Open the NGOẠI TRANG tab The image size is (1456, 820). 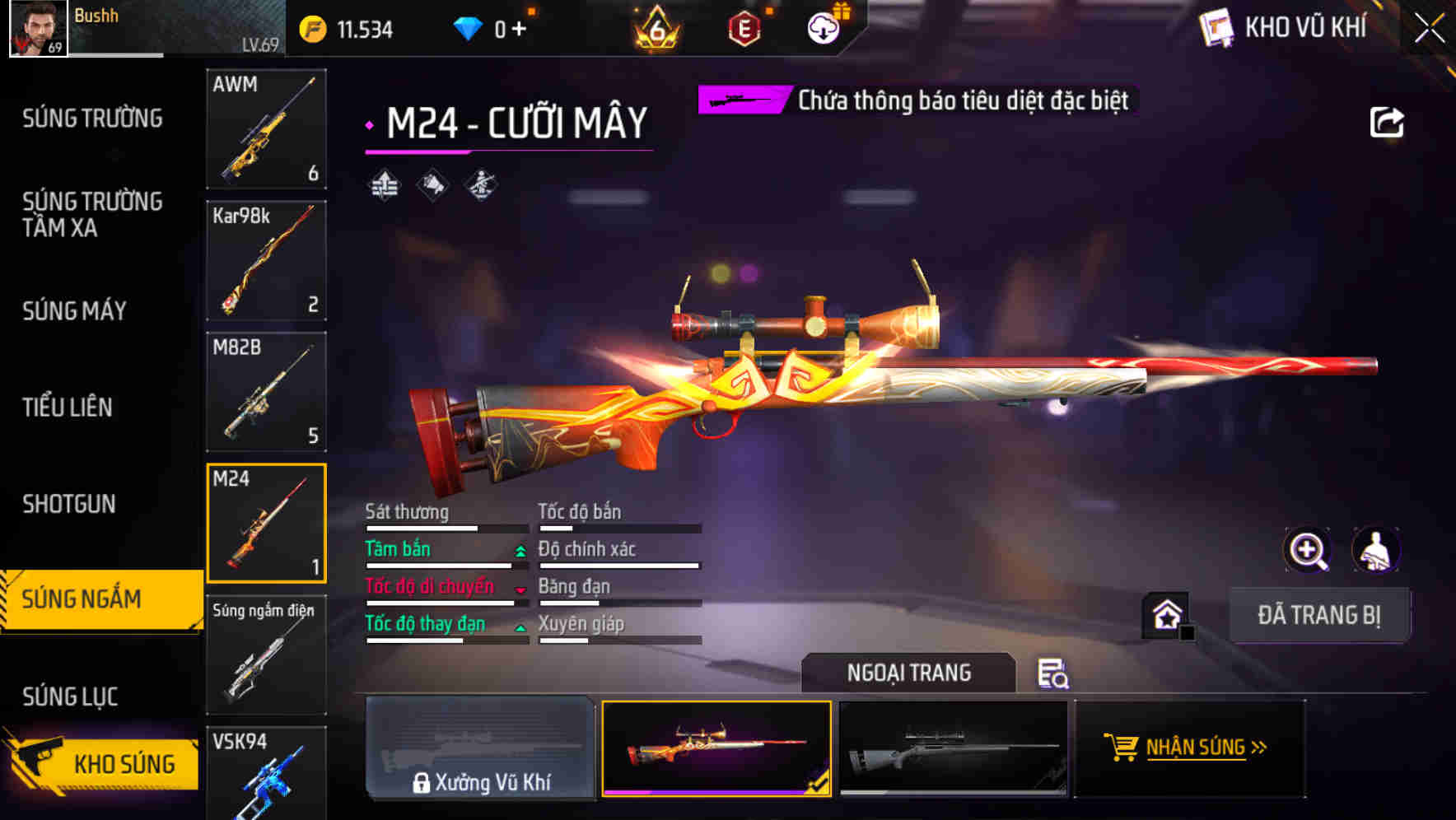[x=909, y=673]
